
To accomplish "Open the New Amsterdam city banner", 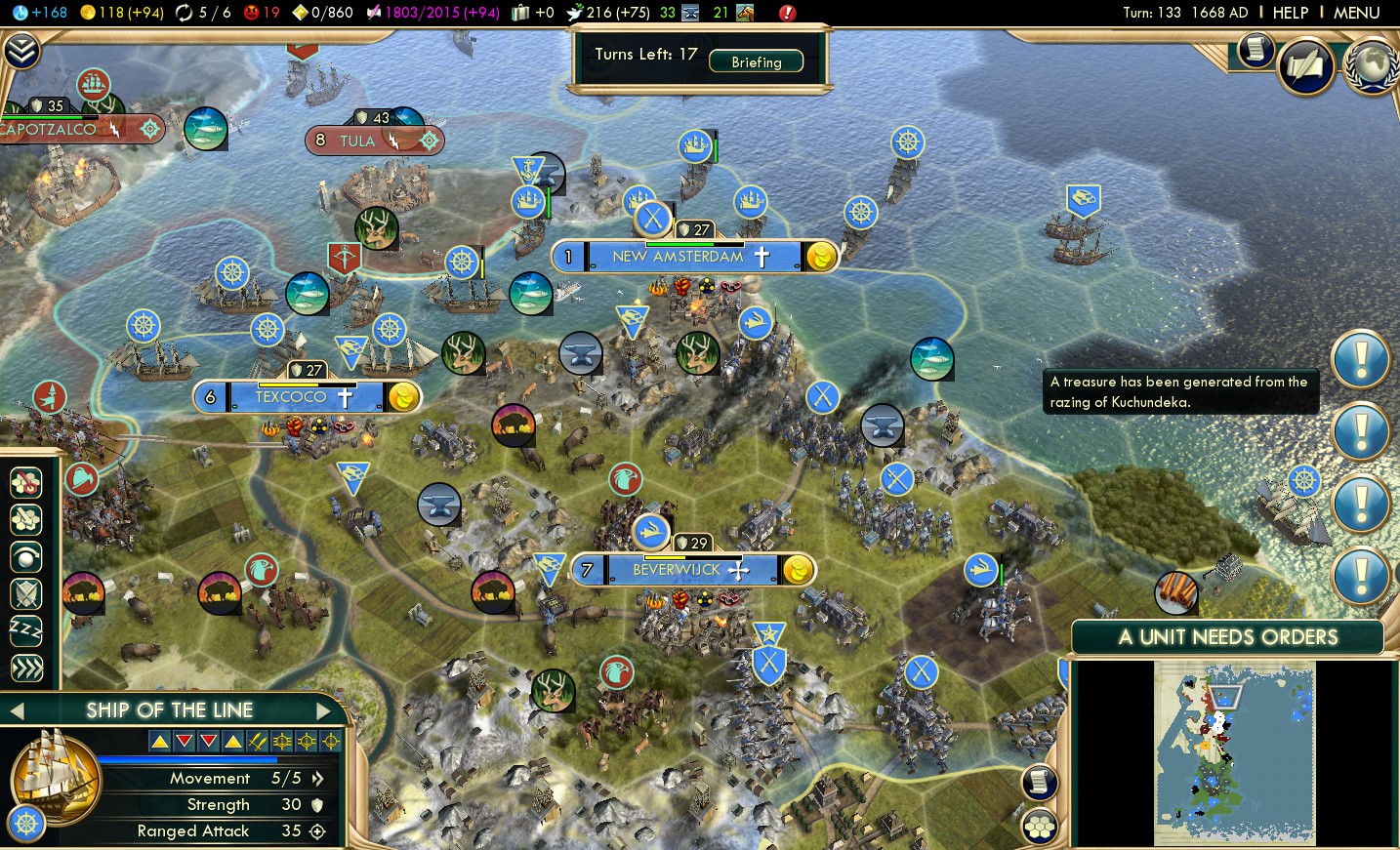I will (678, 257).
